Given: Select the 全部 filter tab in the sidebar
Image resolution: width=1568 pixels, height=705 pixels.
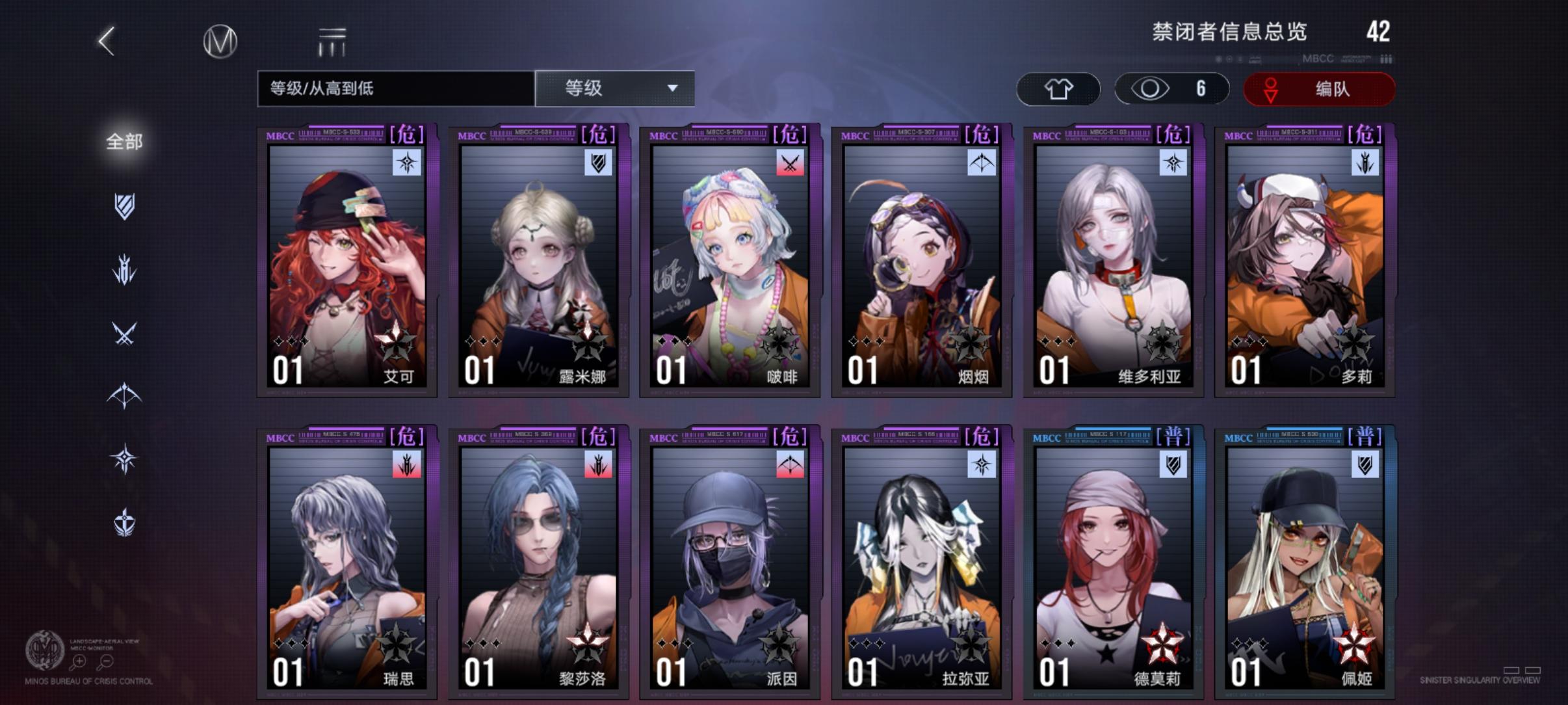Looking at the screenshot, I should [x=125, y=140].
